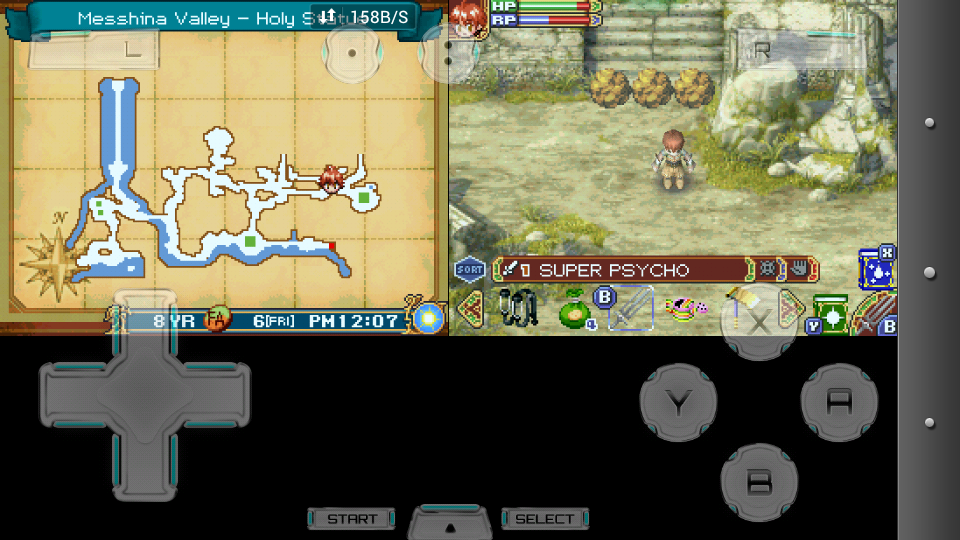Image resolution: width=960 pixels, height=540 pixels.
Task: Advance item bar with the right arrow
Action: point(790,307)
